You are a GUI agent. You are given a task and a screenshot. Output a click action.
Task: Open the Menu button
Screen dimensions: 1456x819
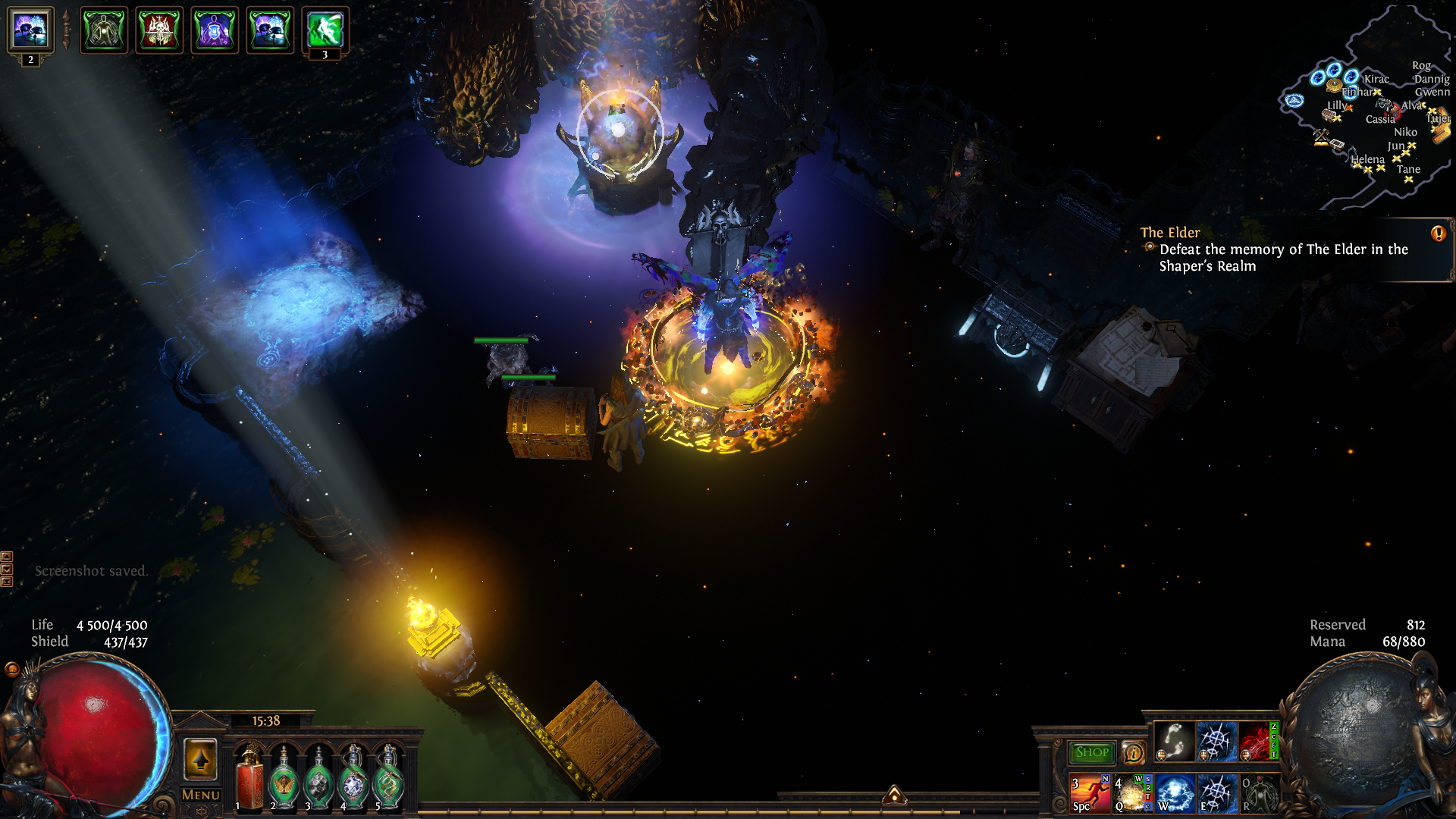point(201,795)
